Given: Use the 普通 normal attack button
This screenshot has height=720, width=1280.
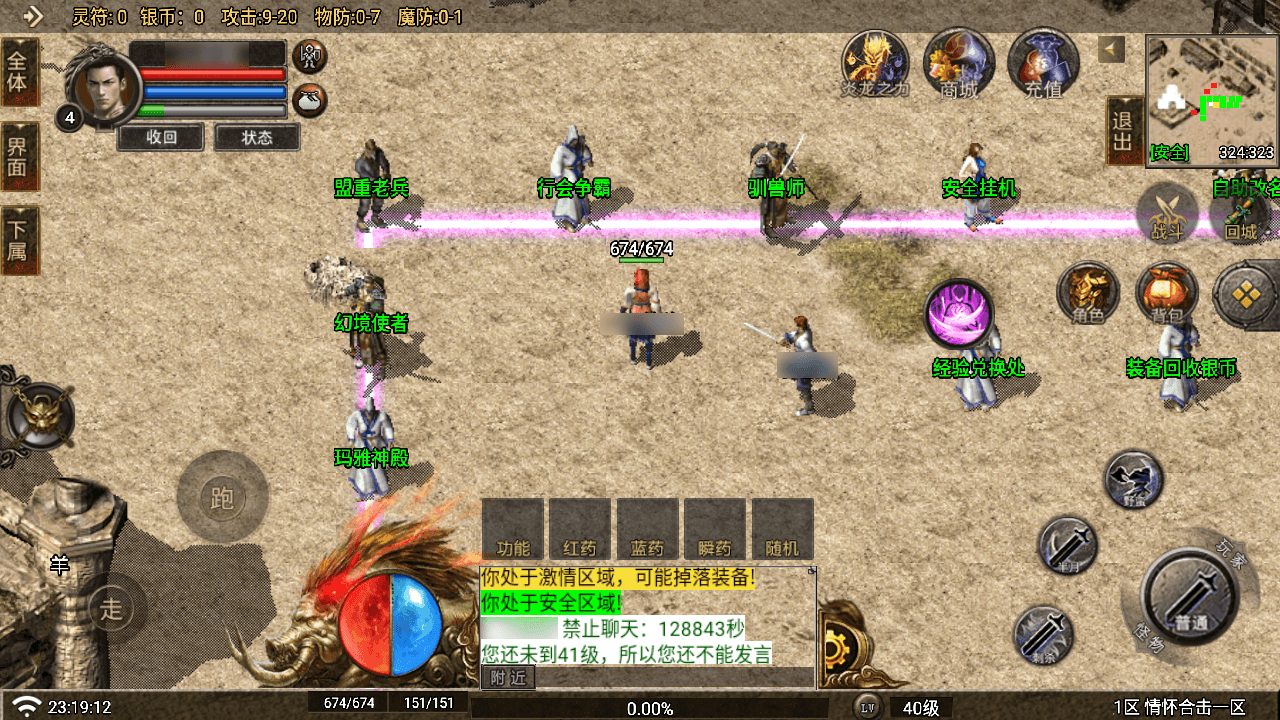Looking at the screenshot, I should coord(1190,597).
